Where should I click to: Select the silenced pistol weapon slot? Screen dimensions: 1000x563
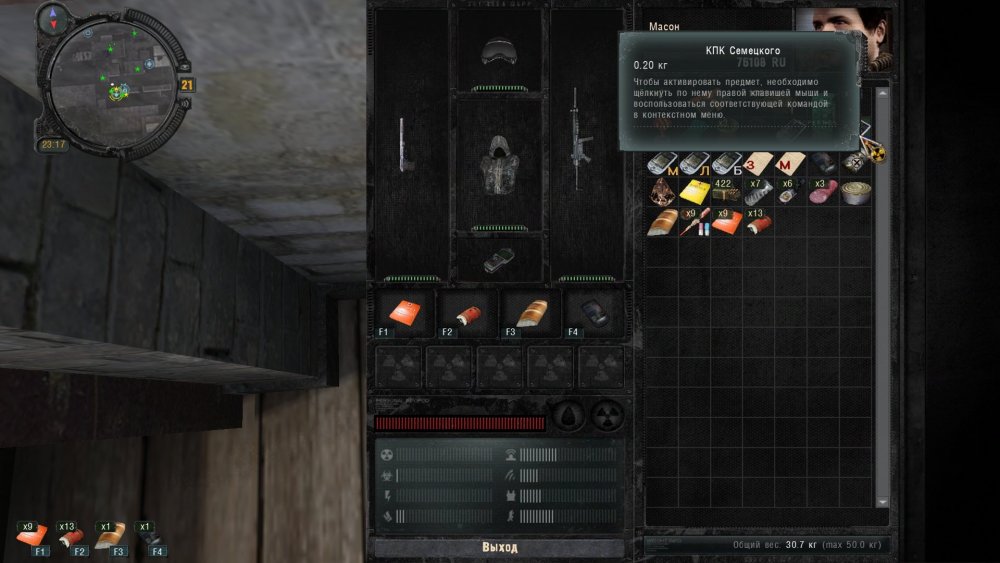404,146
